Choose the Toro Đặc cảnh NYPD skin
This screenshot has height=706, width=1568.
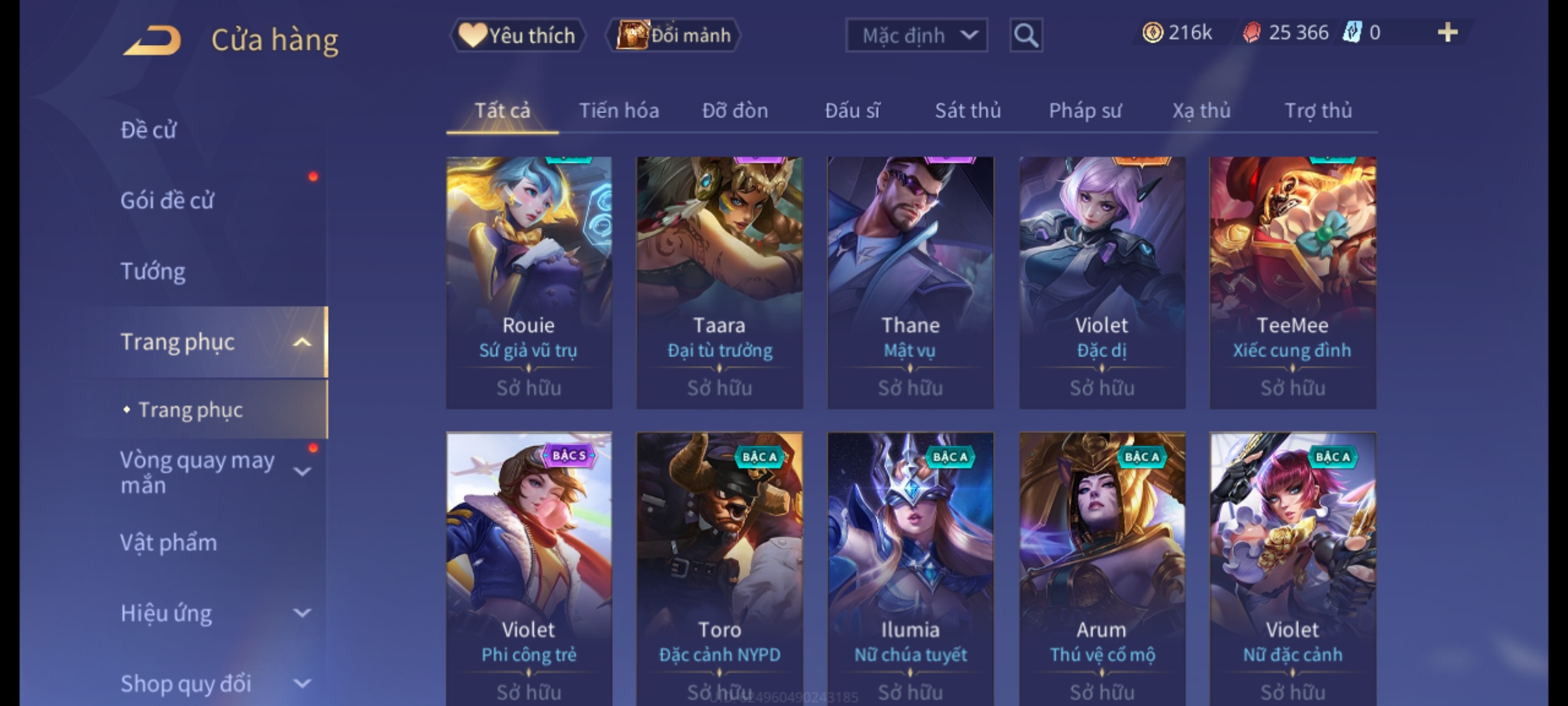[x=719, y=567]
